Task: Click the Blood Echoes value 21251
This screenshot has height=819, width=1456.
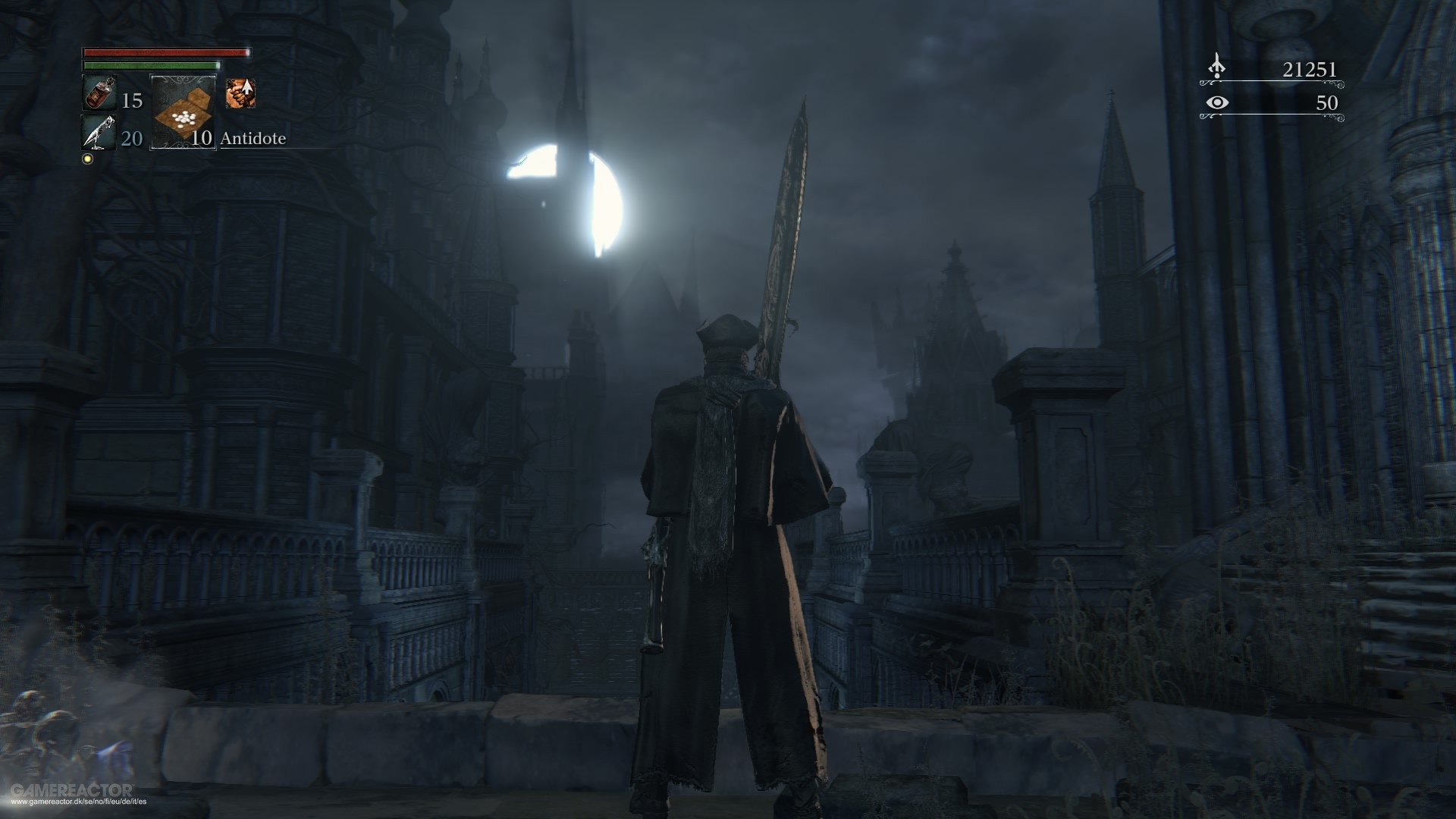Action: point(1310,69)
